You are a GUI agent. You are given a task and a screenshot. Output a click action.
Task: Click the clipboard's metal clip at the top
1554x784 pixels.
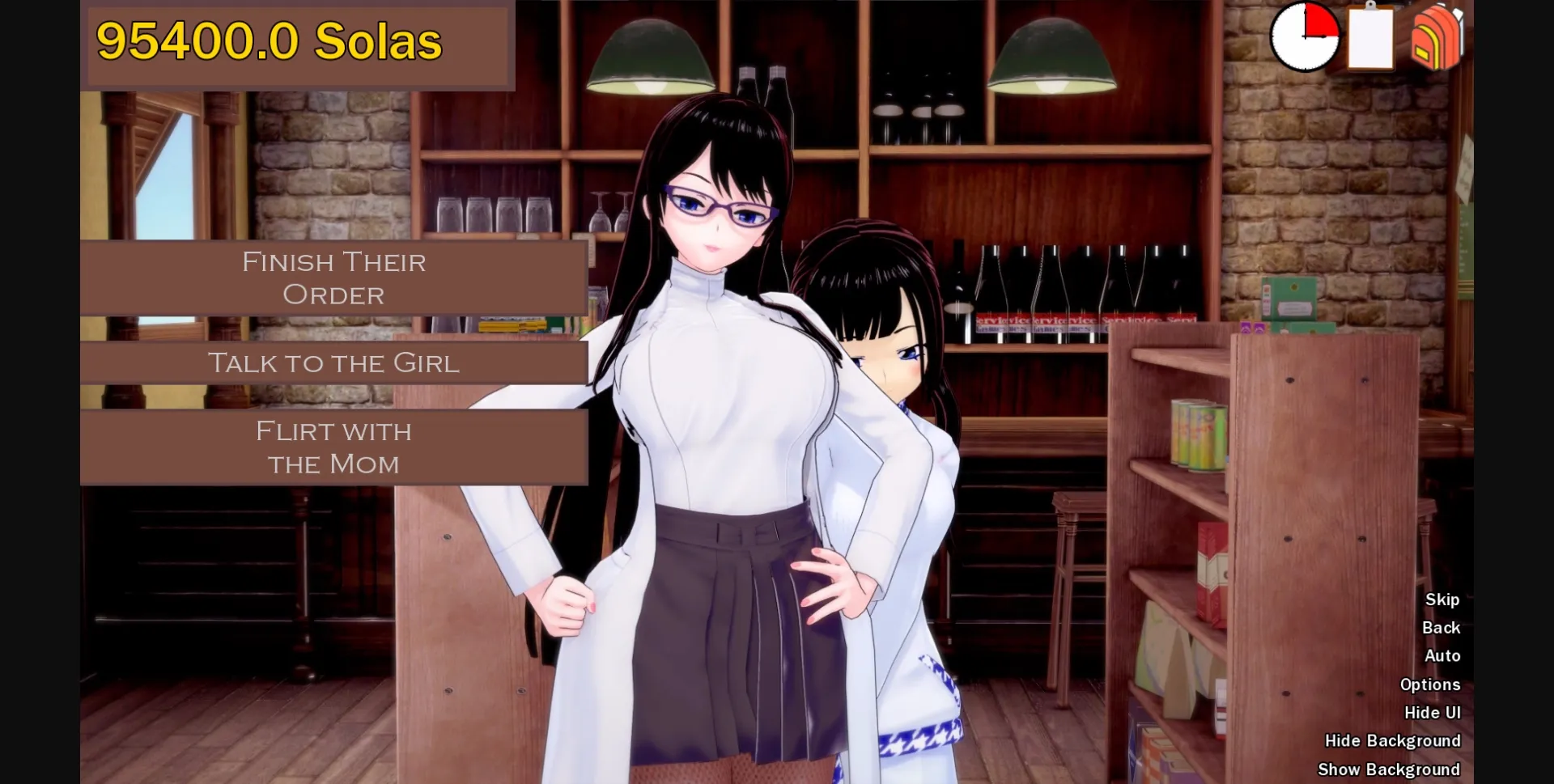point(1369,8)
